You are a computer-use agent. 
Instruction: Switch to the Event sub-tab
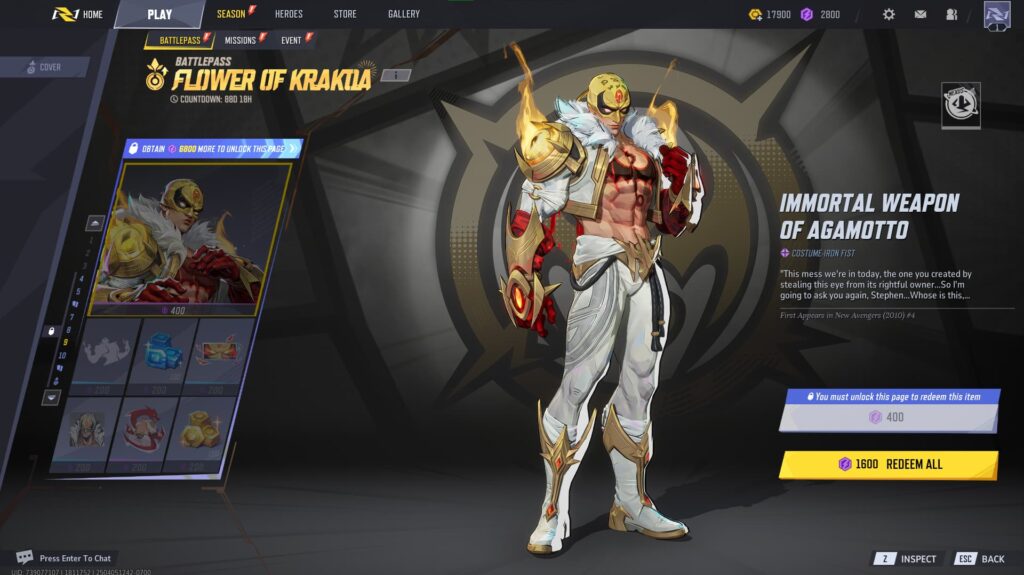(x=292, y=40)
